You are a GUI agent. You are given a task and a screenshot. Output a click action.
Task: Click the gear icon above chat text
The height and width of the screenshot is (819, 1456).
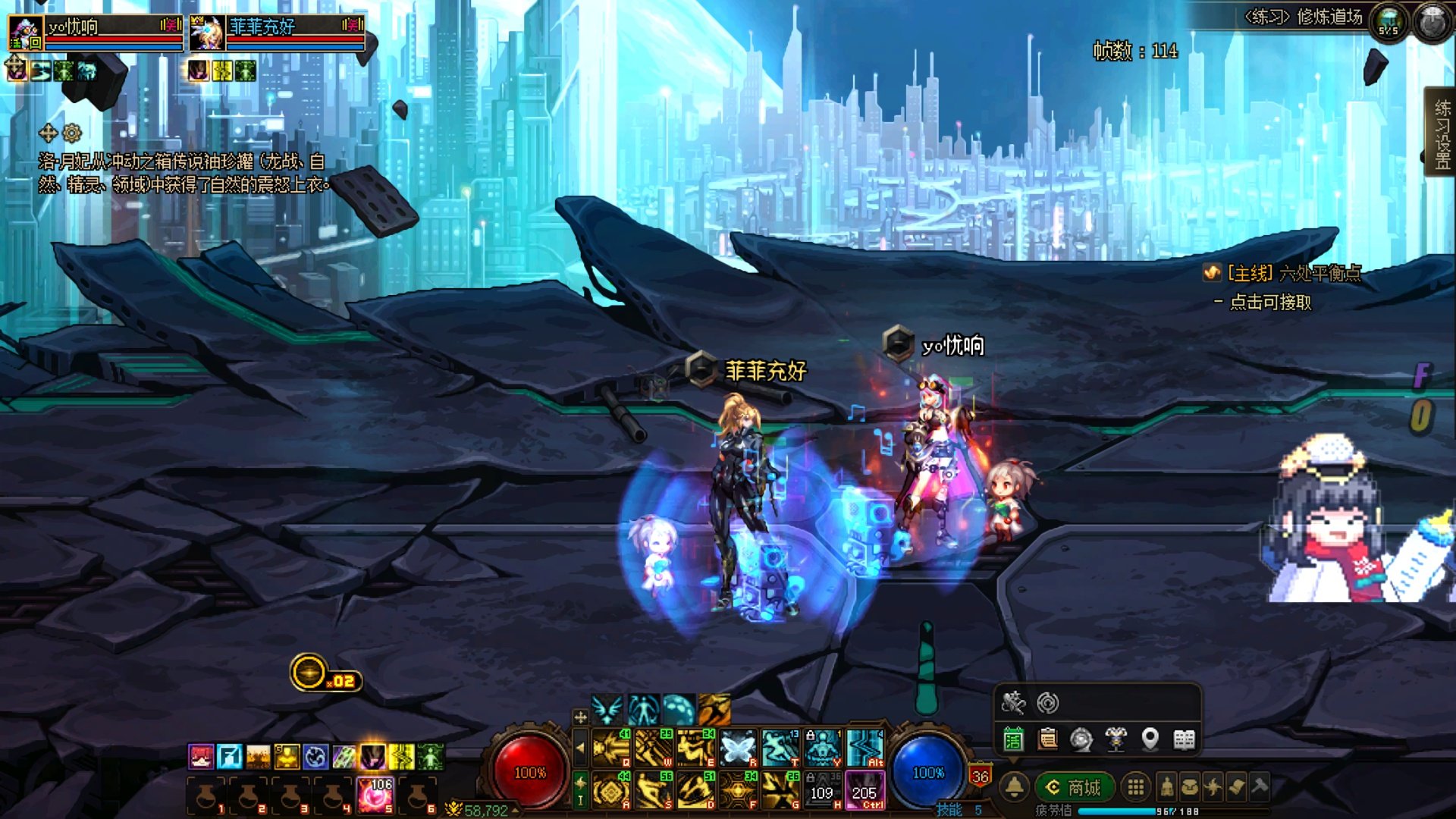72,133
